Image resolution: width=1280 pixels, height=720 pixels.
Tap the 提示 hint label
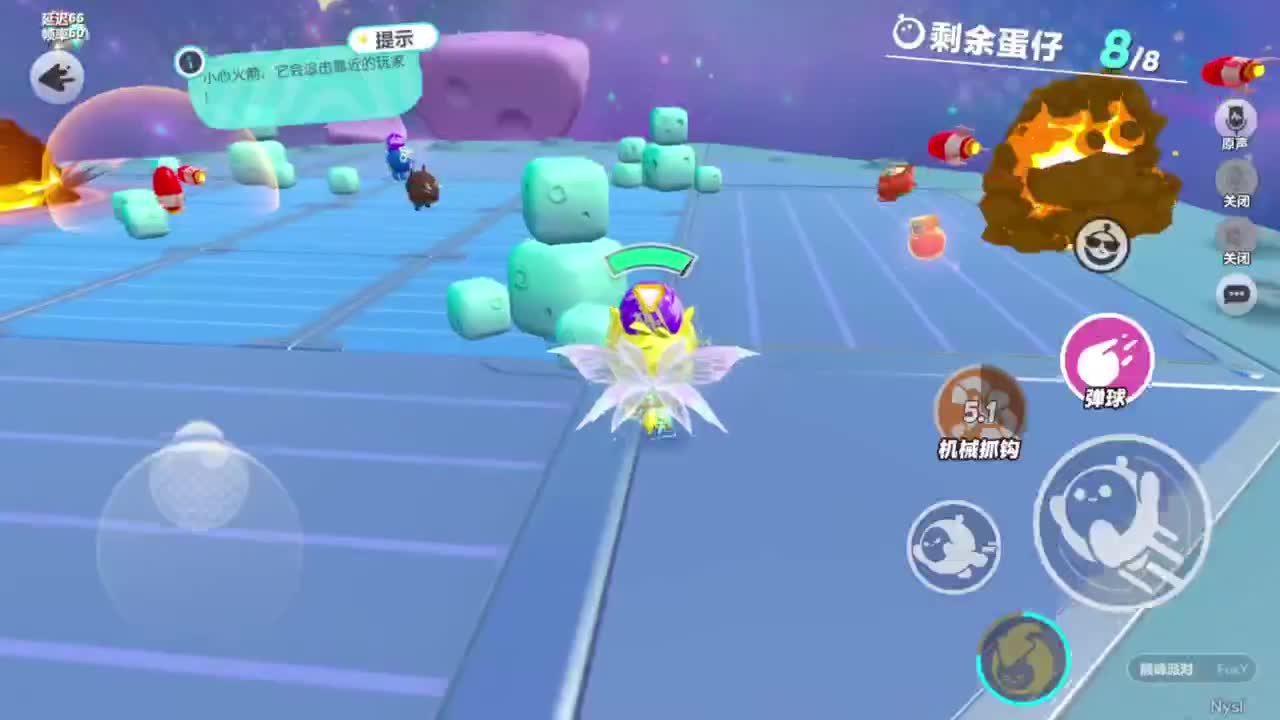pyautogui.click(x=390, y=38)
